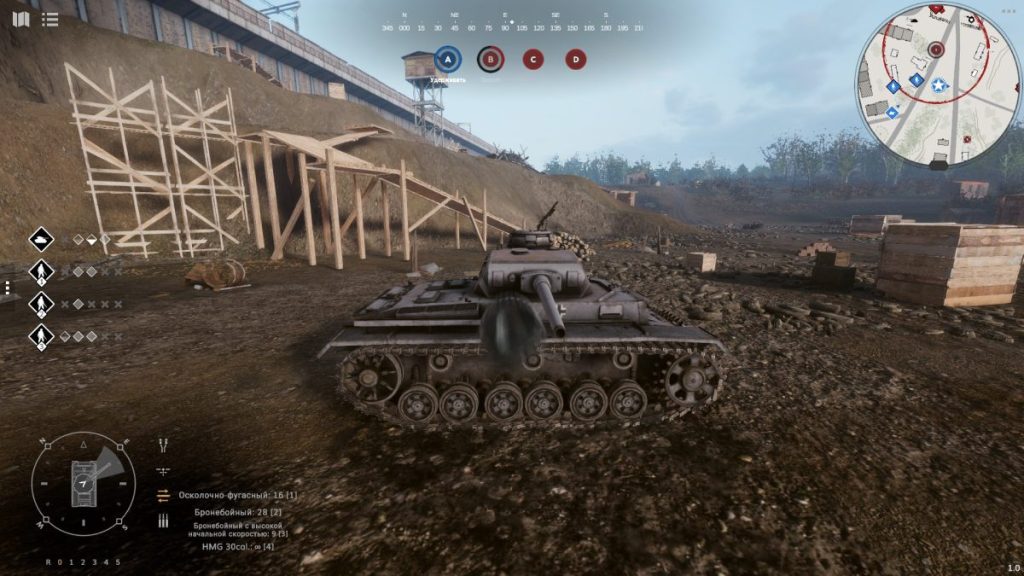Click the tank turret orientation dial
The image size is (1024, 576).
click(x=83, y=484)
